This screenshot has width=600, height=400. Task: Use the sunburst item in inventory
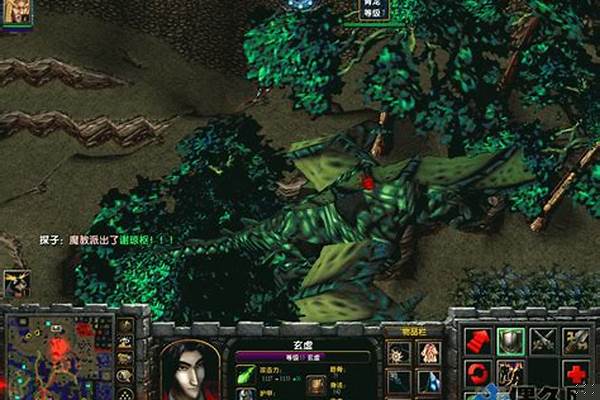coord(398,352)
